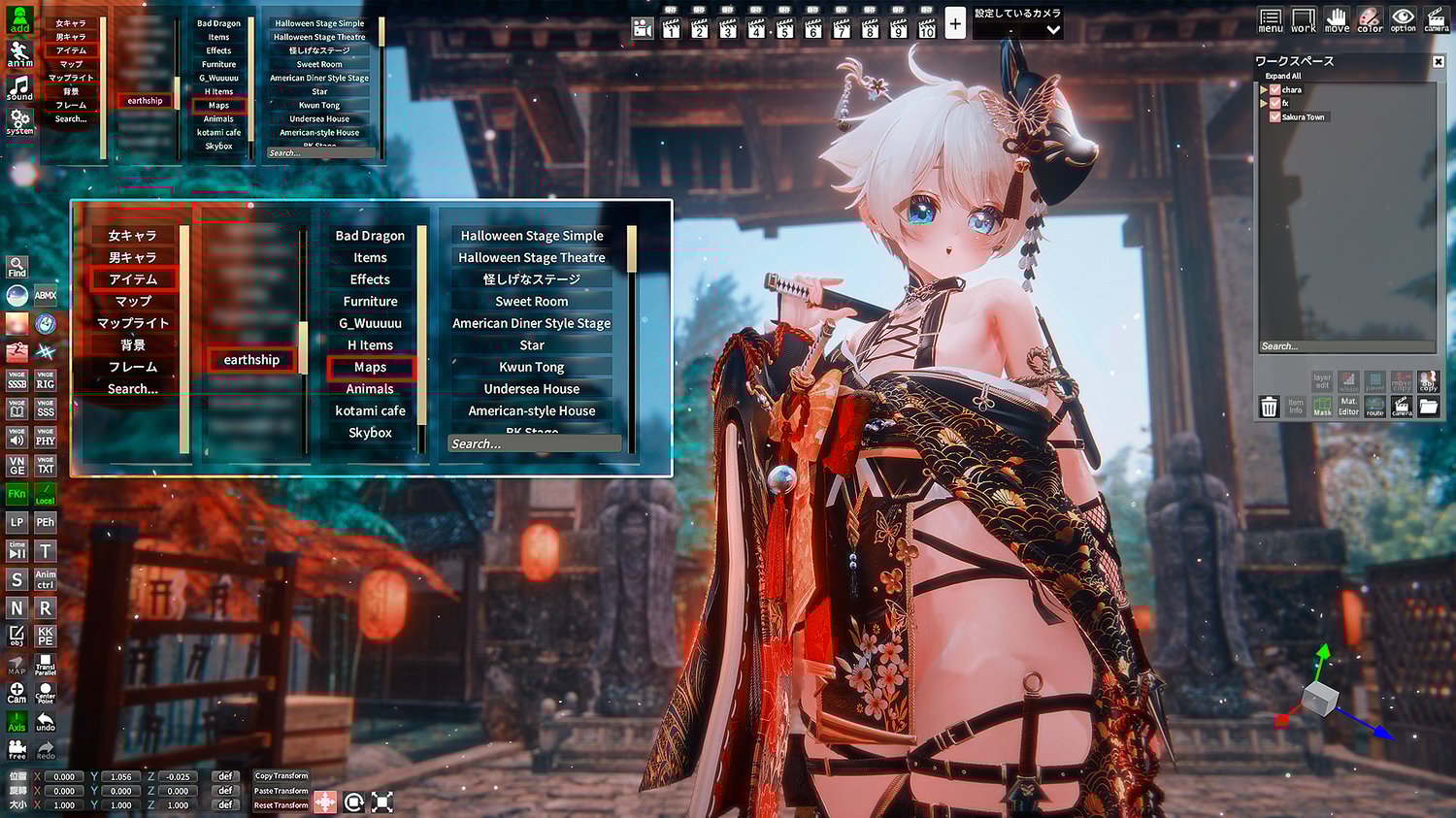Toggle the work button in the top bar
Viewport: 1456px width, 818px height.
(1304, 19)
